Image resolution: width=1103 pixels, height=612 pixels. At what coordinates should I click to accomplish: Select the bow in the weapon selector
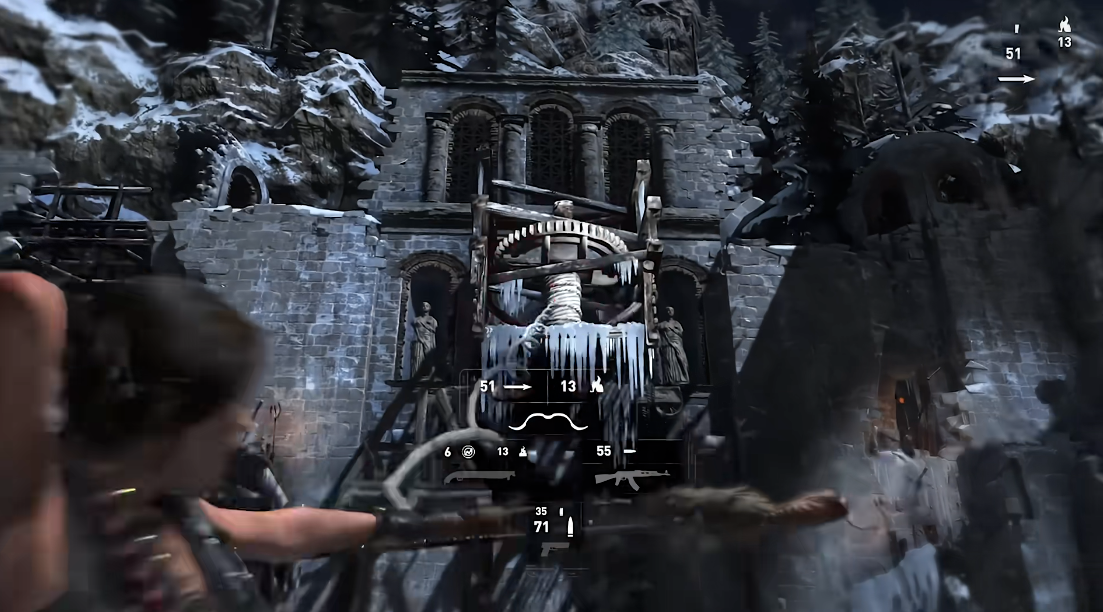543,420
